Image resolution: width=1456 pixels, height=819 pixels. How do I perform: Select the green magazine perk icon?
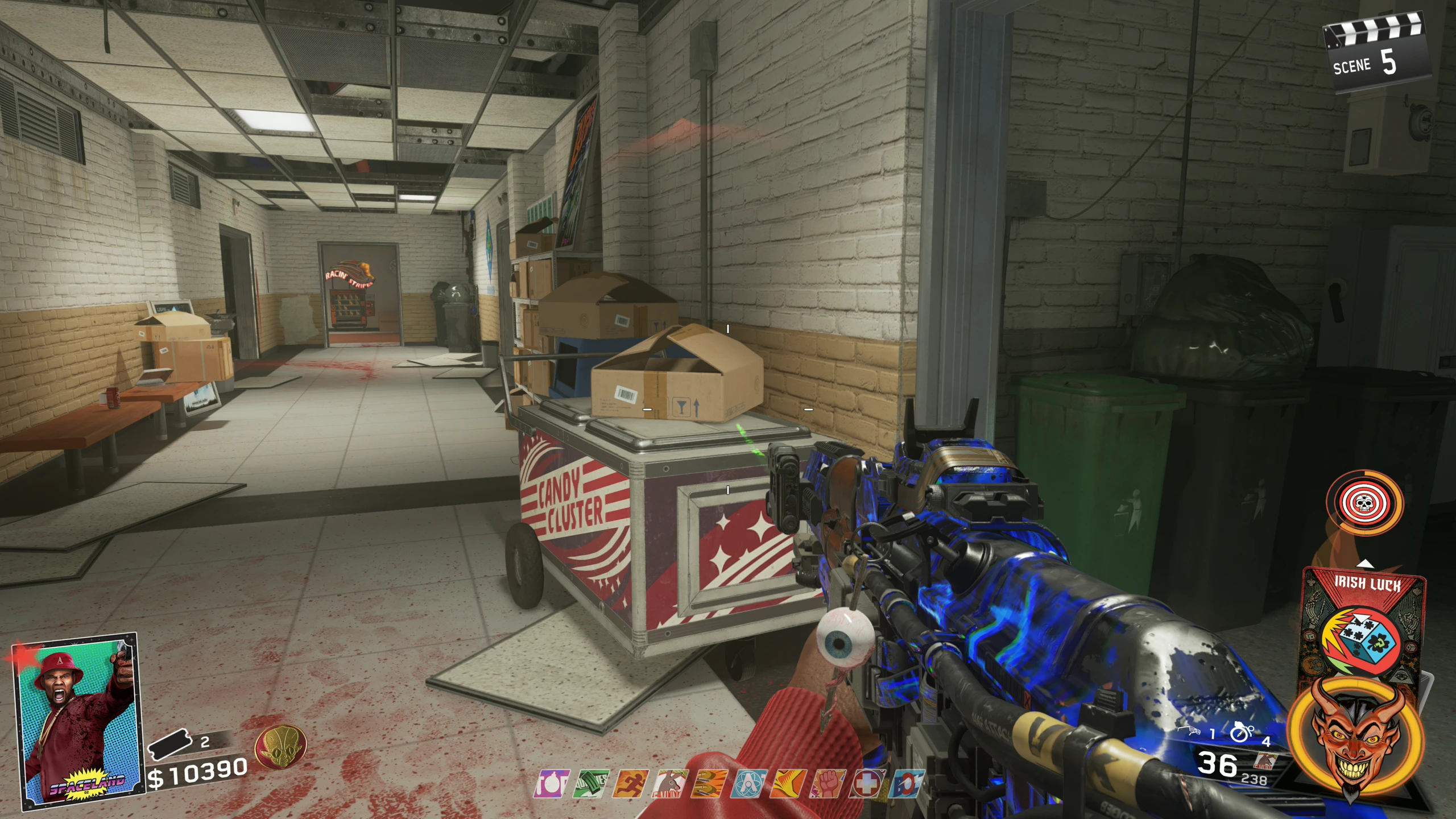pos(591,784)
